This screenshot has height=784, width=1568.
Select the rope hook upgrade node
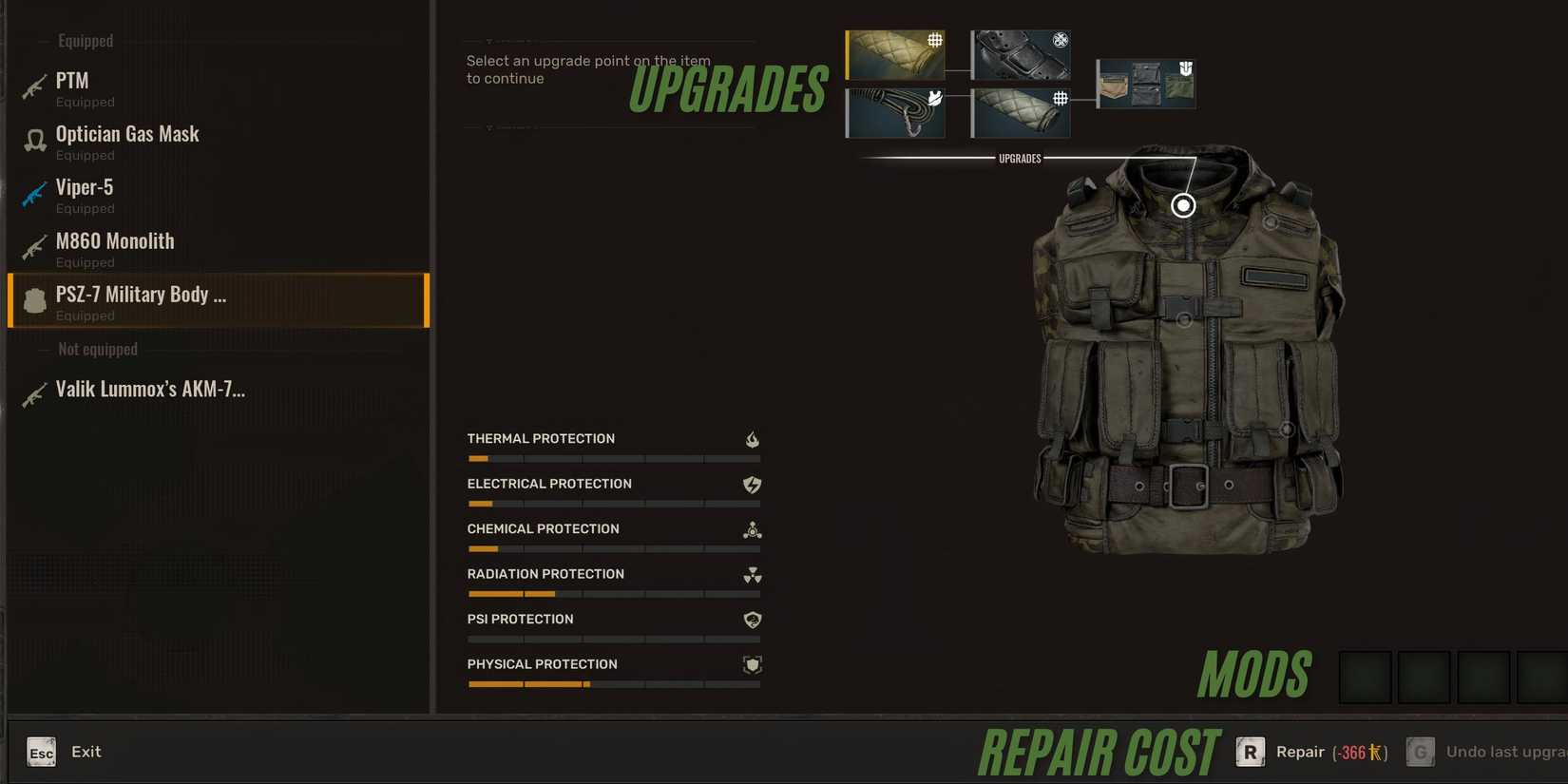coord(893,111)
